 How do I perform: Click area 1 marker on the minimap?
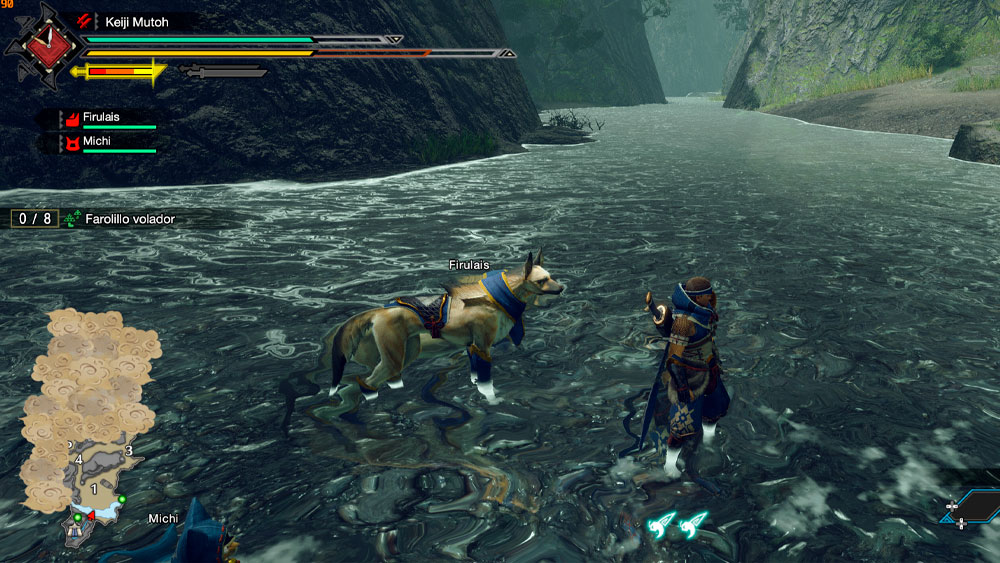click(x=95, y=489)
